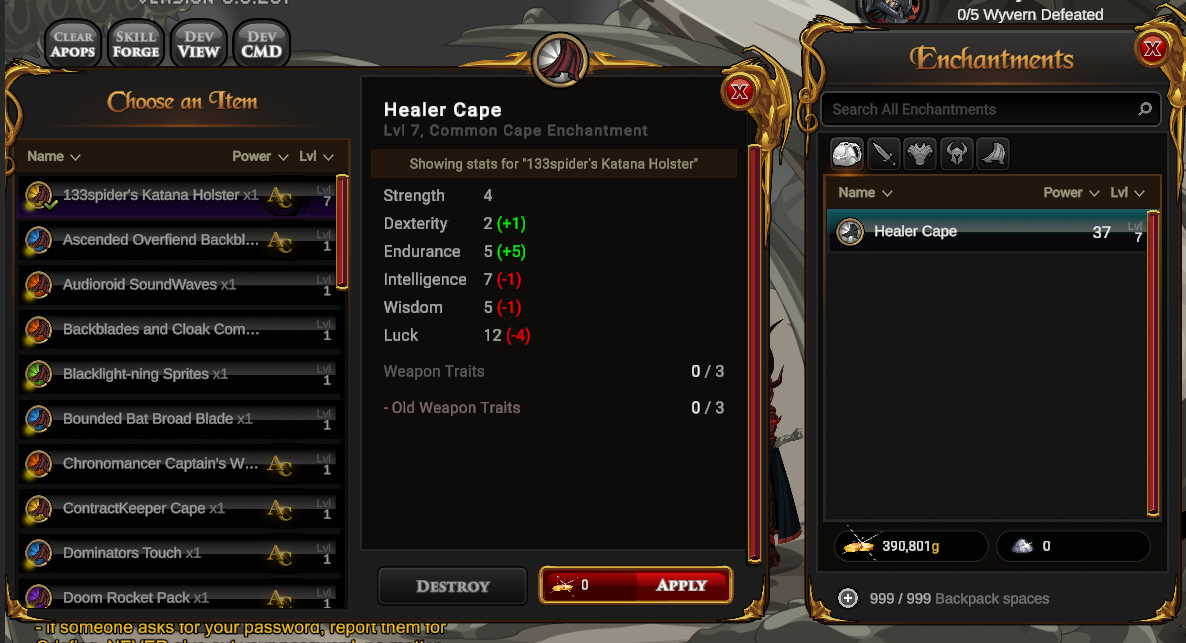Choose the Doom Rocket Pack item
Viewport: 1186px width, 643px height.
pyautogui.click(x=126, y=598)
